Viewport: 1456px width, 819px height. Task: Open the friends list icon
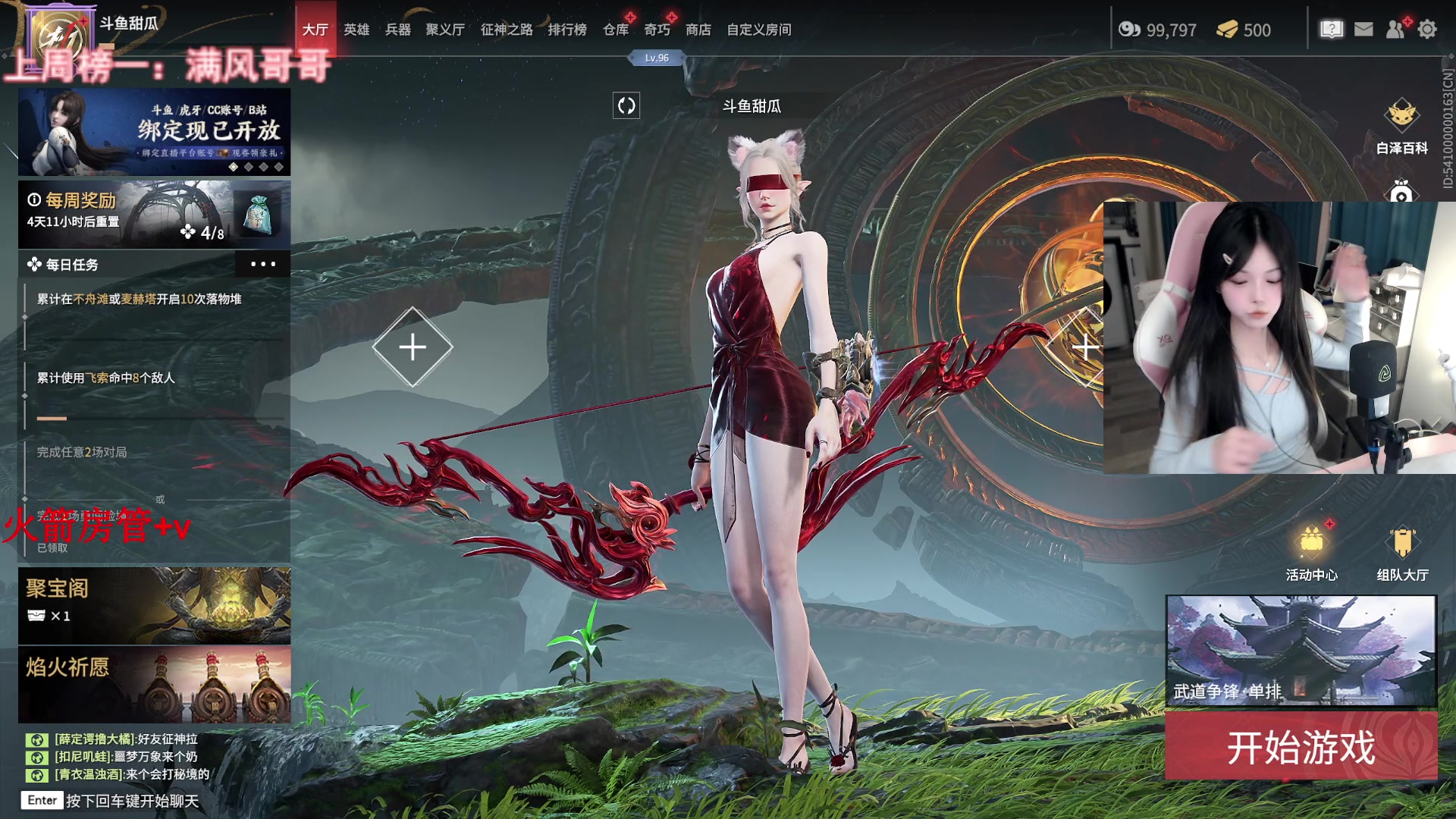[x=1395, y=30]
